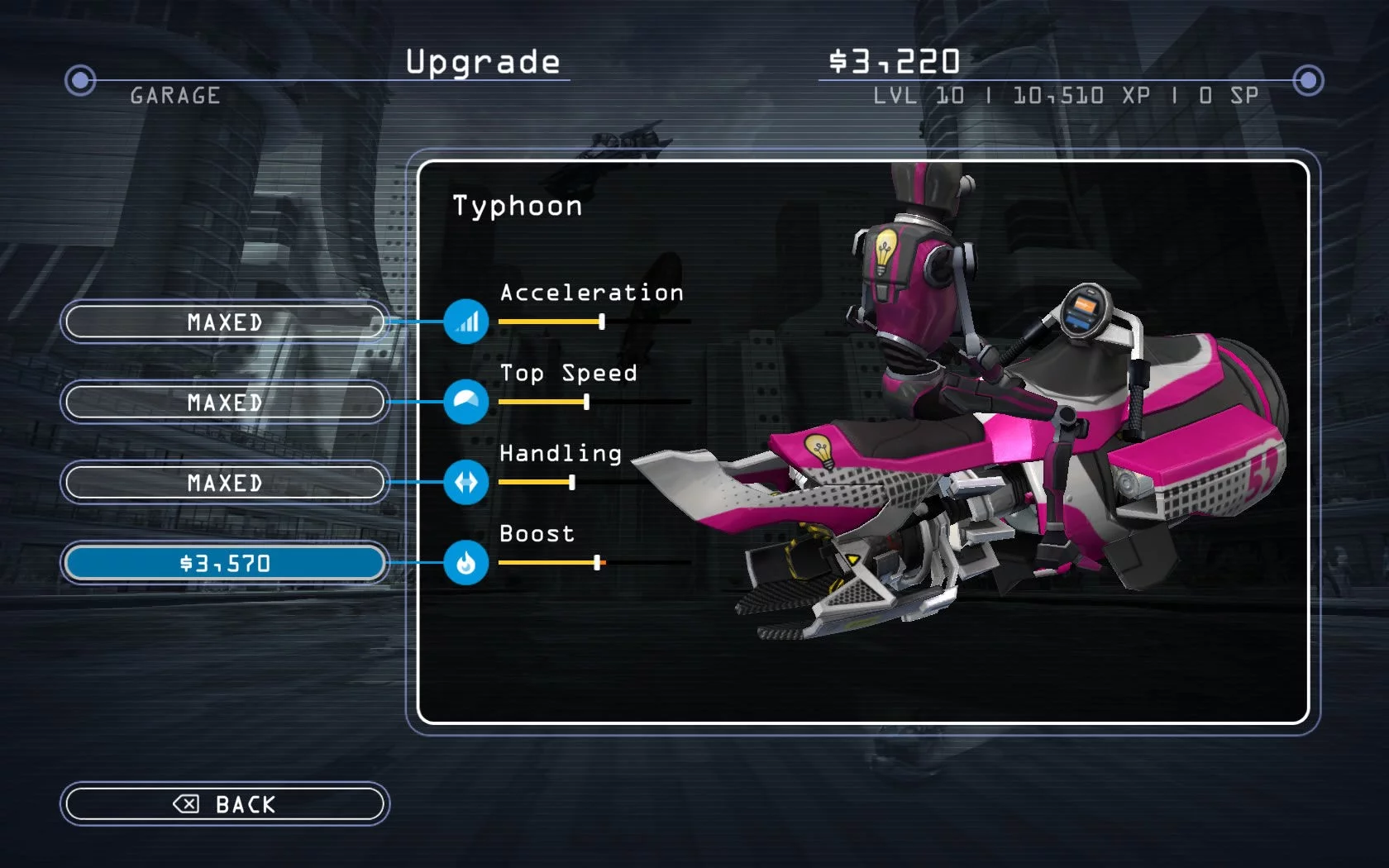Choose the maxed Handling upgrade button
This screenshot has width=1389, height=868.
click(x=225, y=483)
